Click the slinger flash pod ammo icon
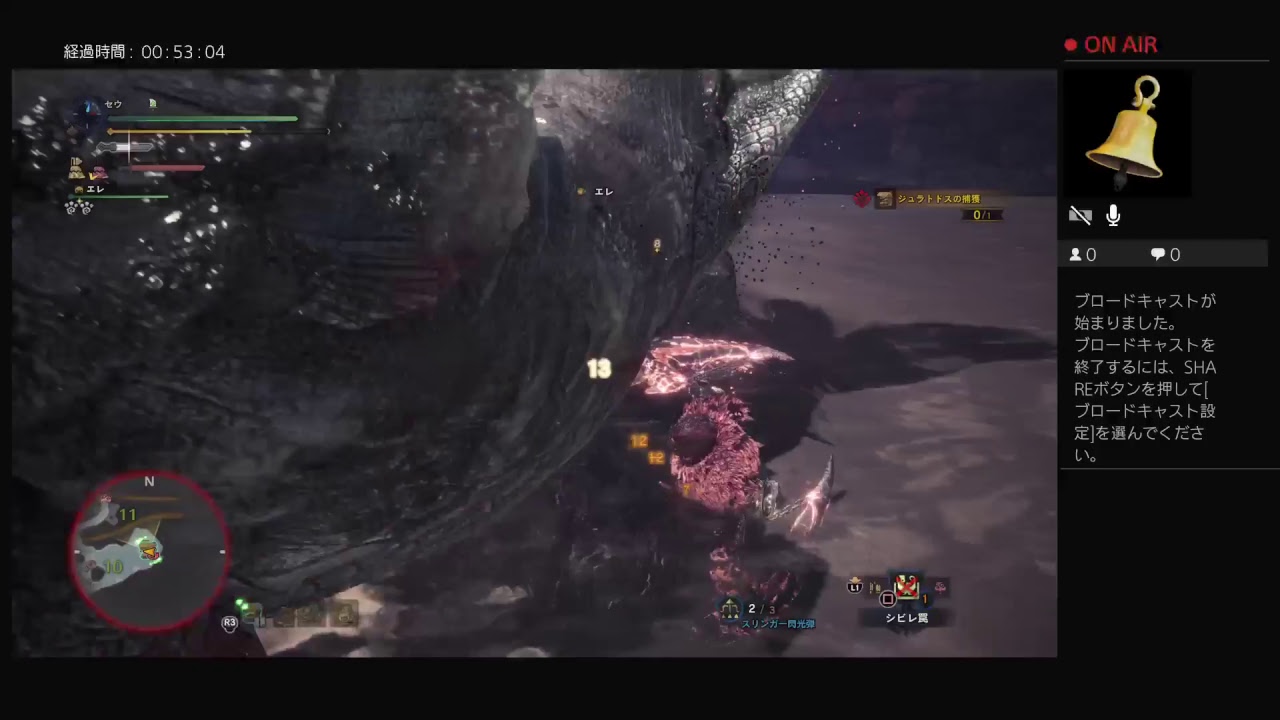 click(x=731, y=609)
